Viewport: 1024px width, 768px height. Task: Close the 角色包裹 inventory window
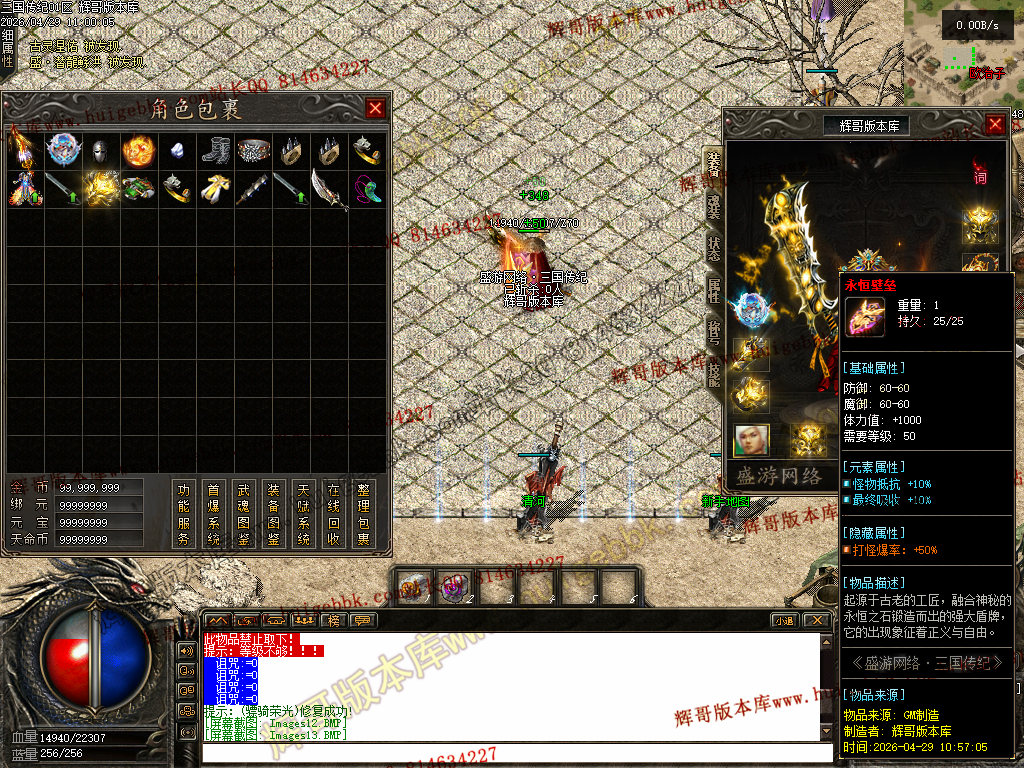click(x=375, y=108)
